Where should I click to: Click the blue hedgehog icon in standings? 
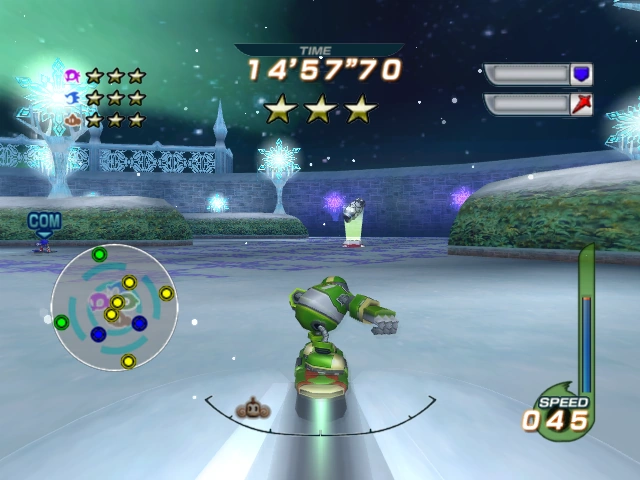coord(72,97)
